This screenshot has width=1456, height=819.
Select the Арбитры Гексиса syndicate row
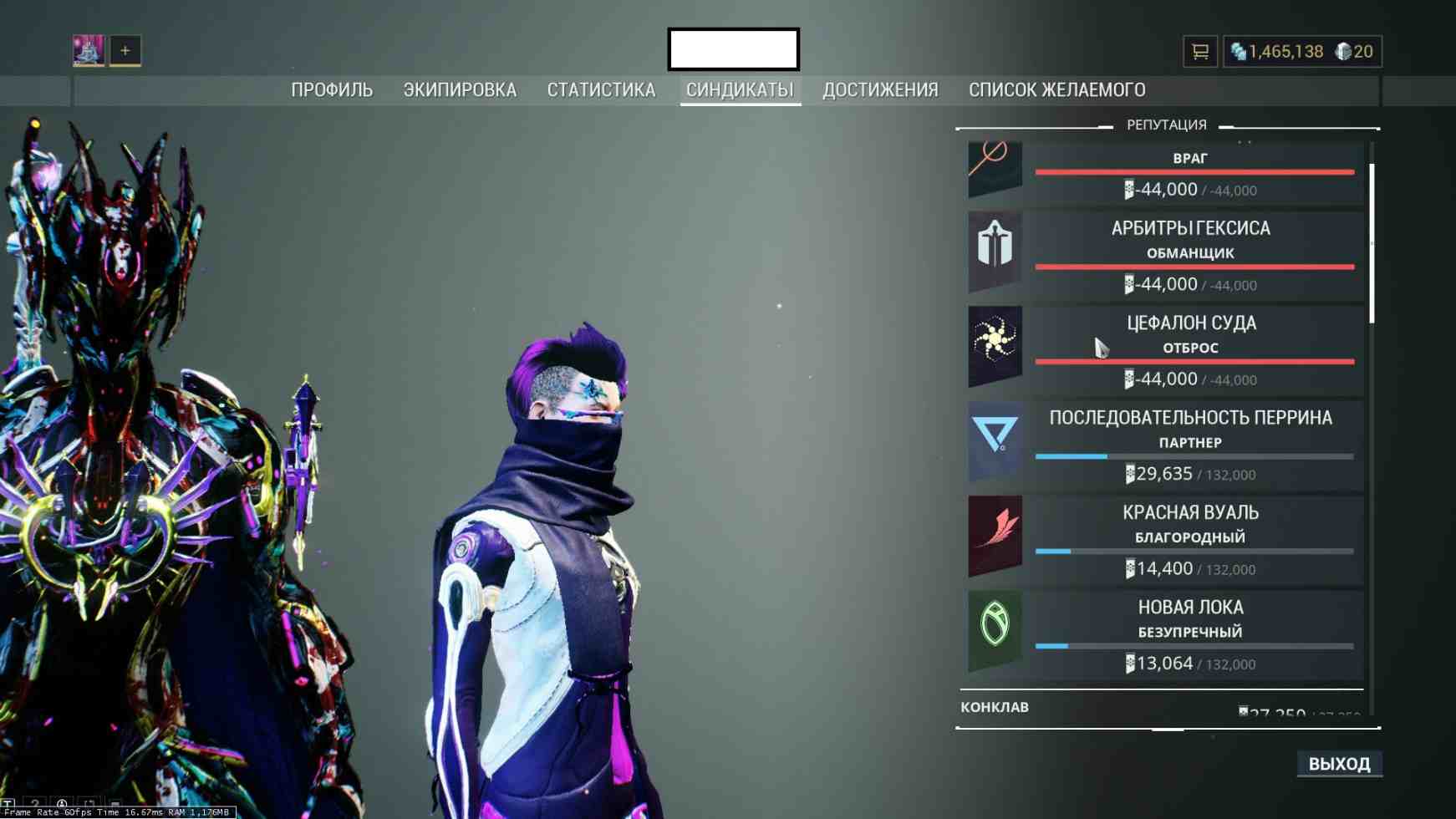coord(1165,254)
